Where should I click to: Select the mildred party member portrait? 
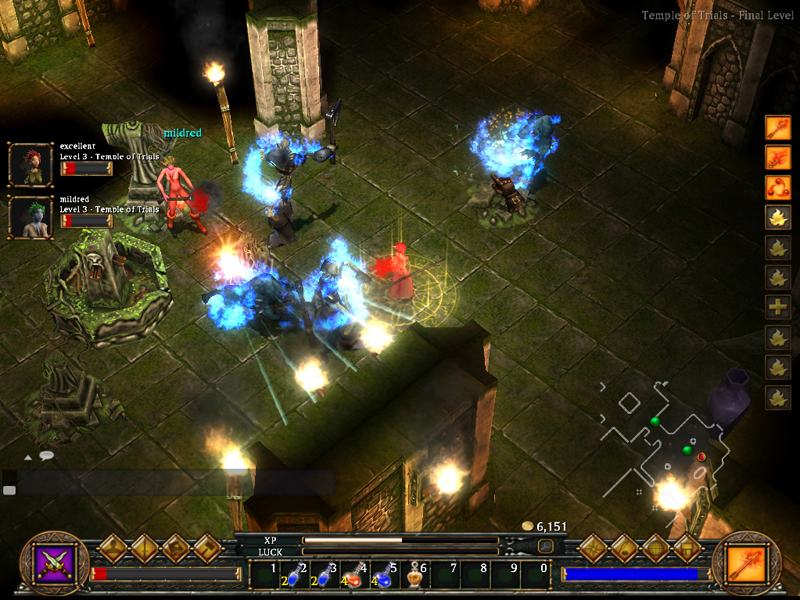click(x=30, y=217)
